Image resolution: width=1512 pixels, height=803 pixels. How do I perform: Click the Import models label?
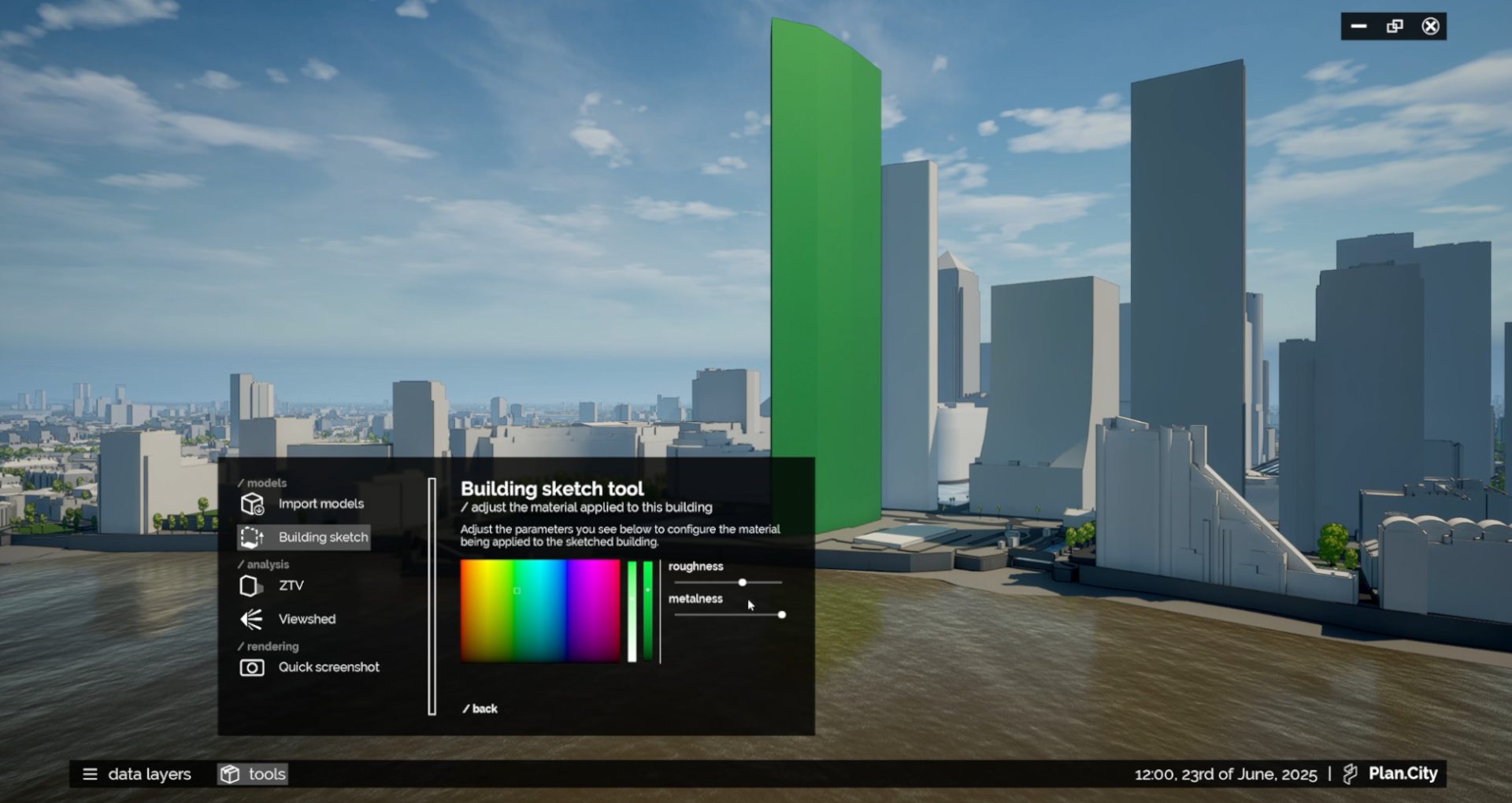click(x=321, y=503)
